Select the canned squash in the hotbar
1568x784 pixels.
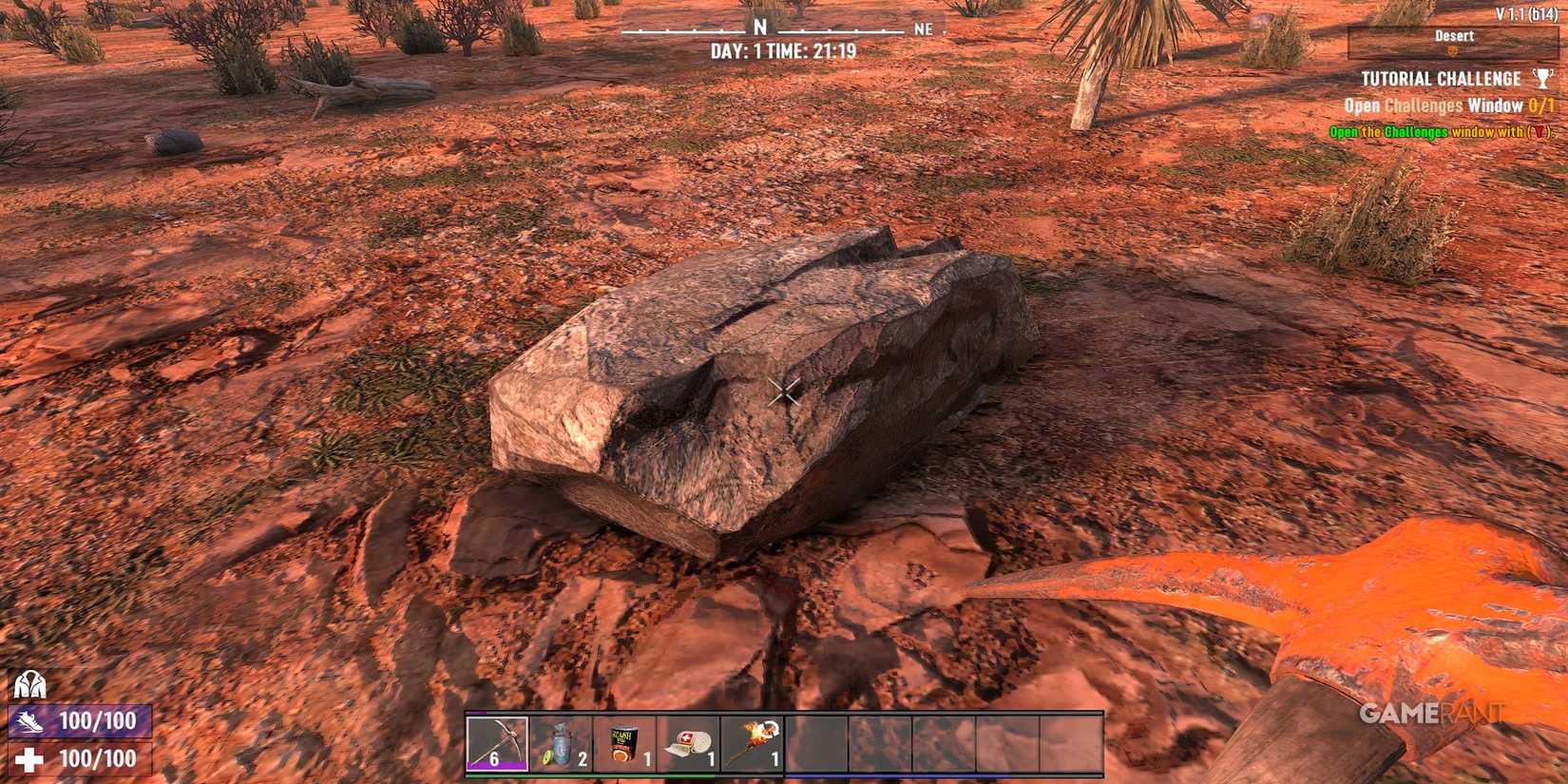click(x=623, y=741)
